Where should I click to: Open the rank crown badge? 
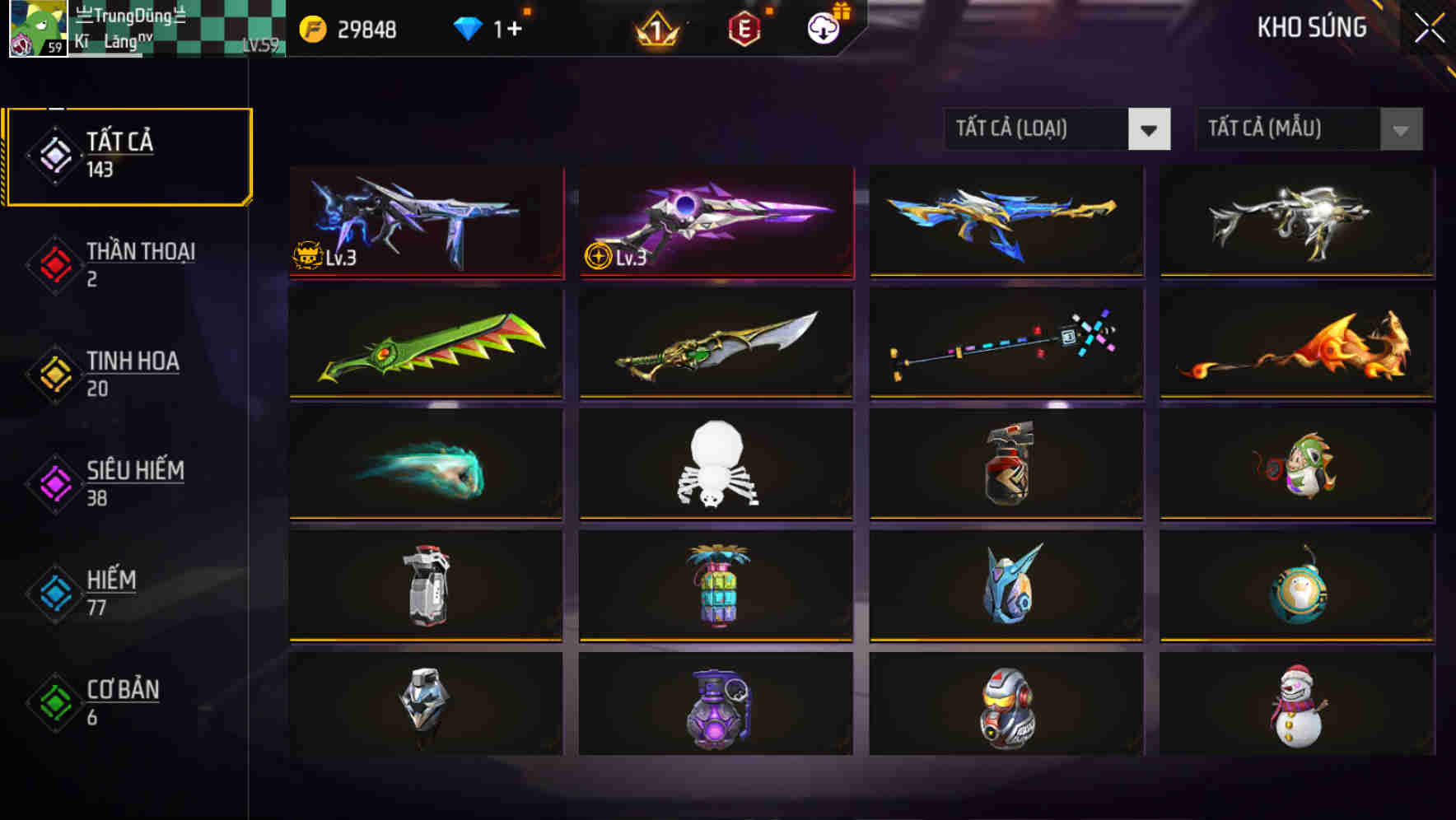(655, 29)
